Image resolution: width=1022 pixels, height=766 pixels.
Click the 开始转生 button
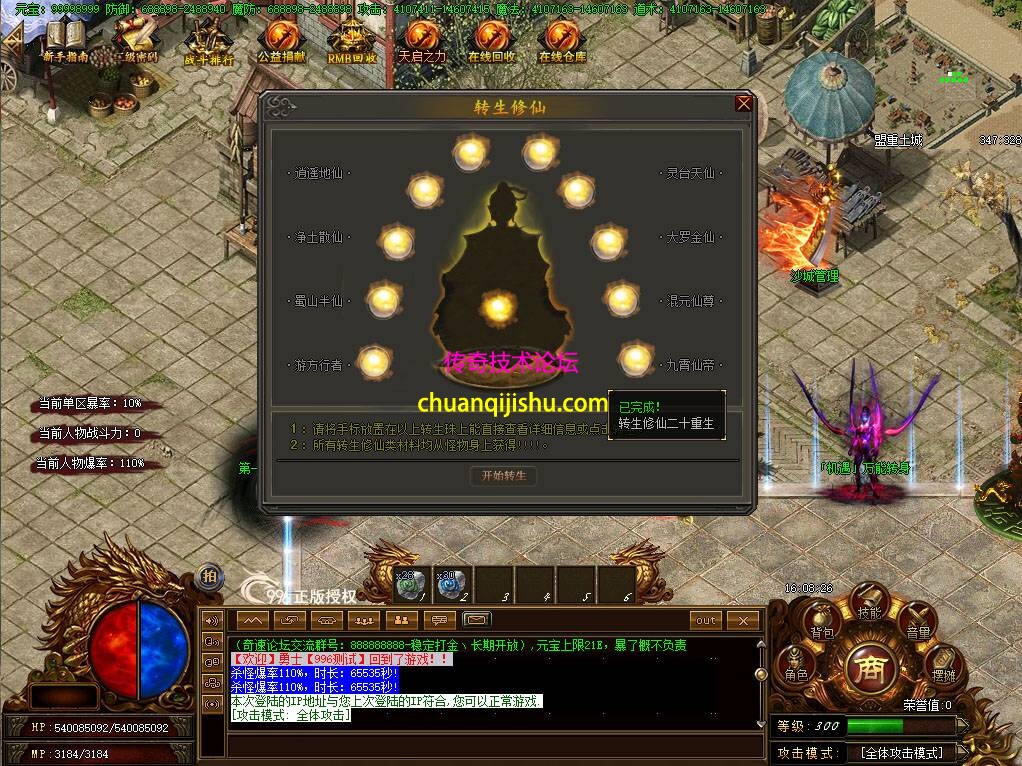(x=503, y=476)
